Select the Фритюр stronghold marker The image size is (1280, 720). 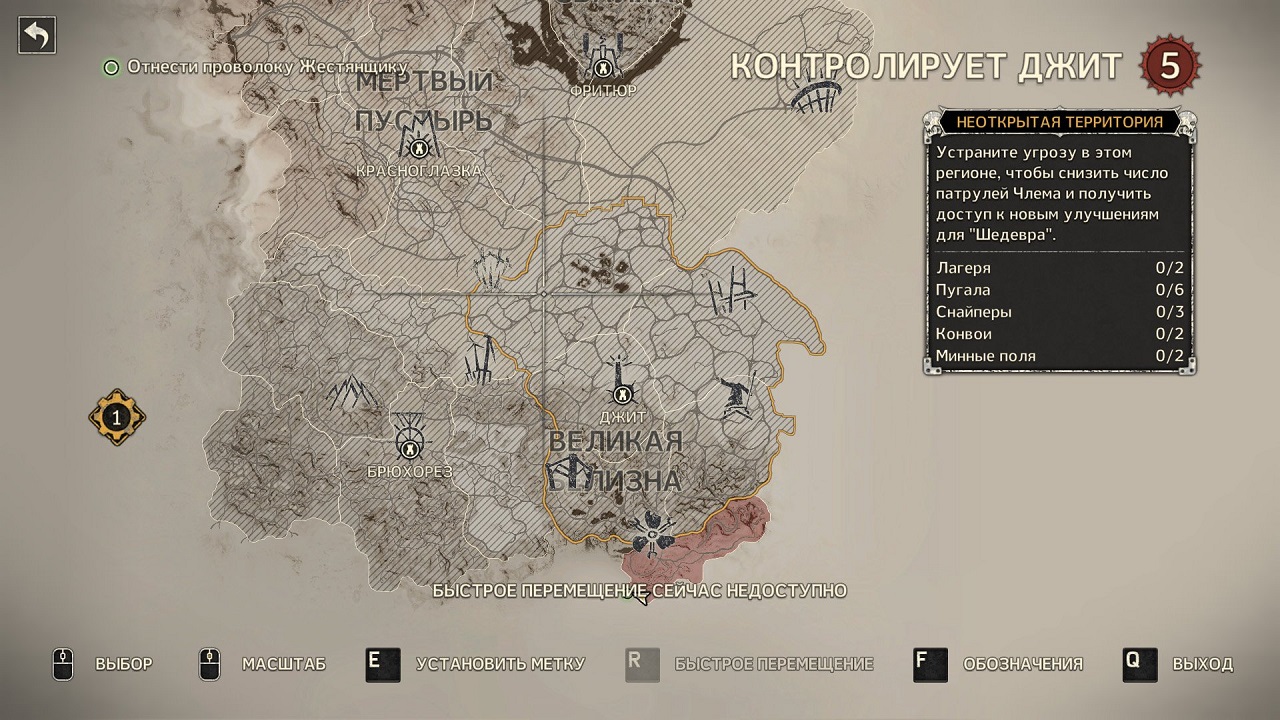tap(603, 68)
